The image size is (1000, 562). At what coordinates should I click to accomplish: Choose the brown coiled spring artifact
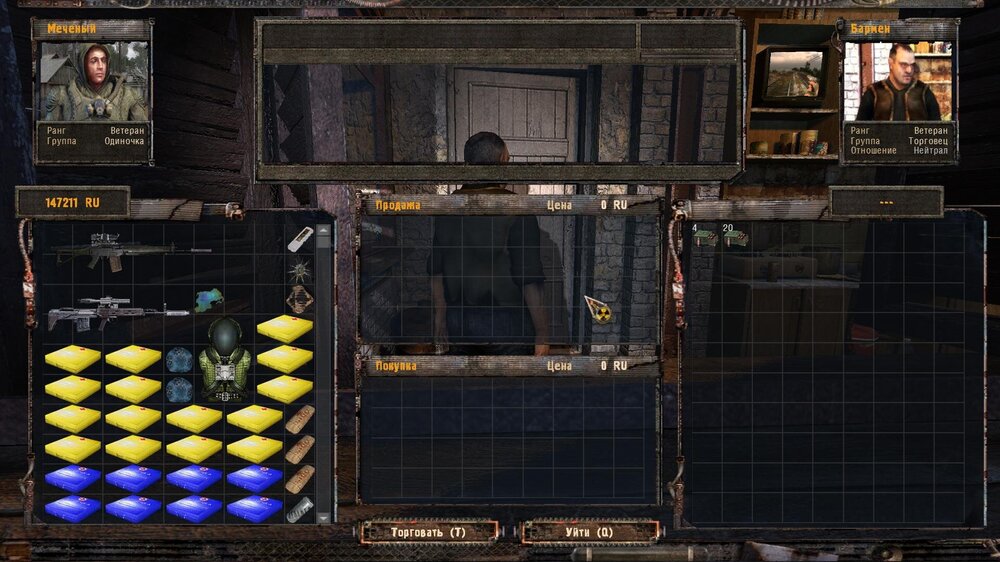(299, 299)
